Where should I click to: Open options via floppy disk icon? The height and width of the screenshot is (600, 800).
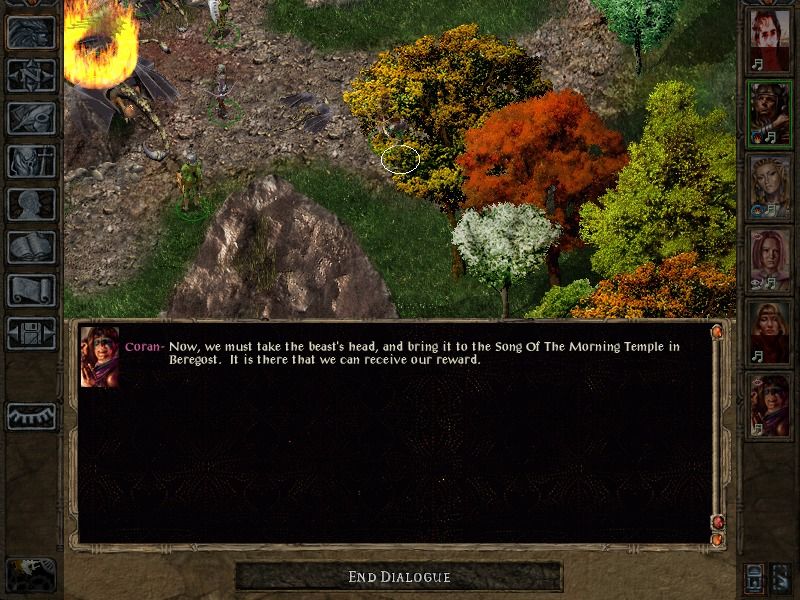pos(31,333)
